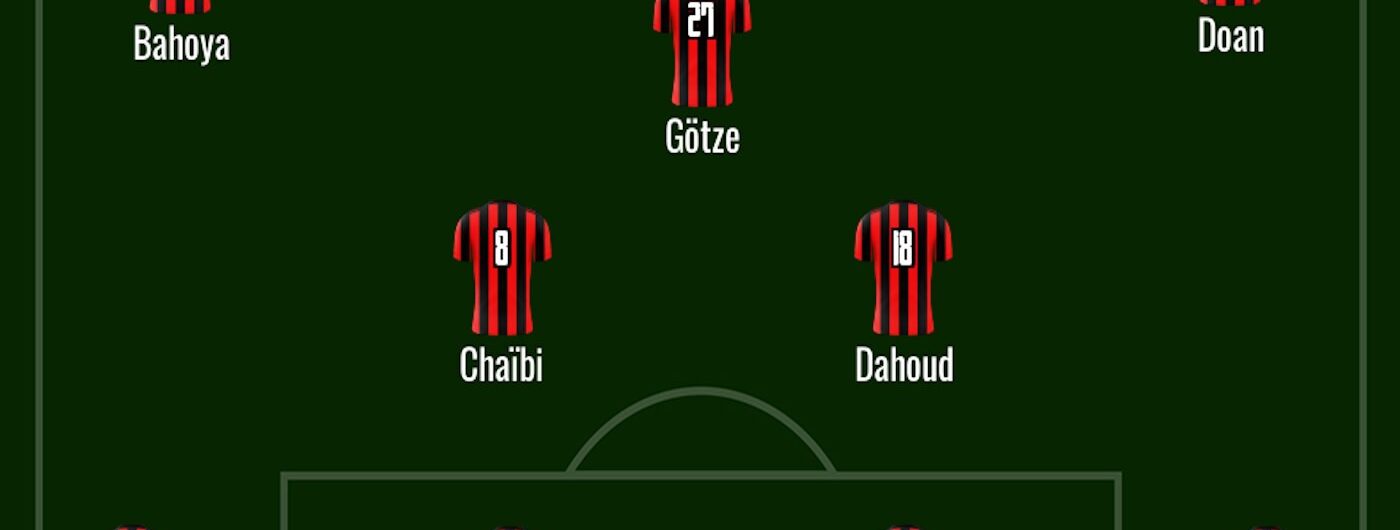Select the Bahoya player label
This screenshot has width=1400, height=530.
(x=181, y=45)
